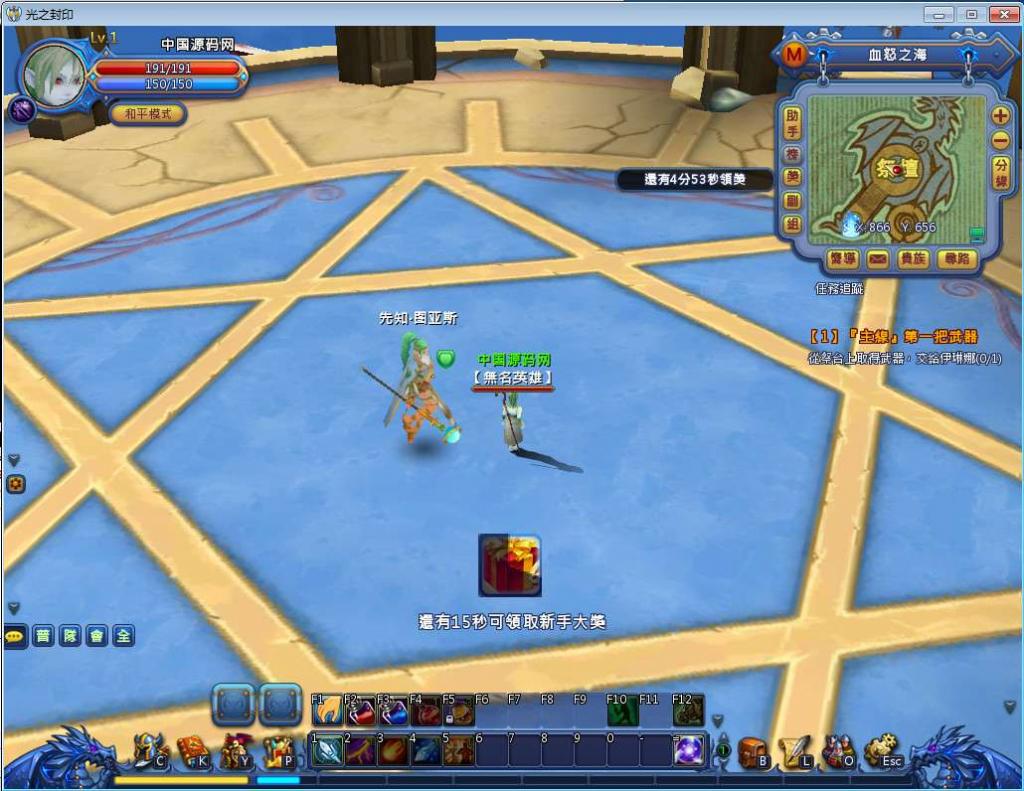Open the mail envelope button
The image size is (1024, 791).
pos(877,259)
